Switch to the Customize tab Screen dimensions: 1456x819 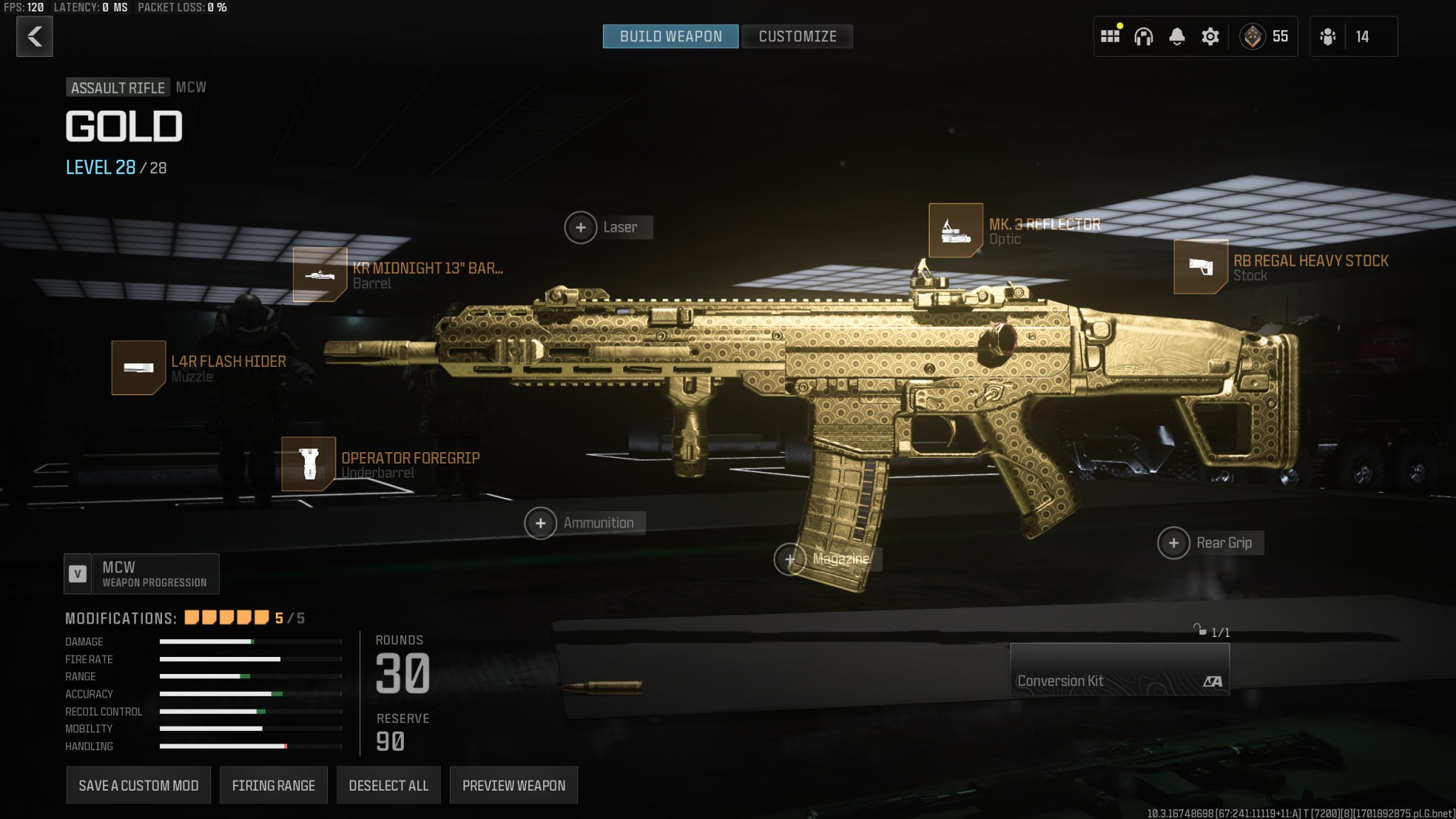click(796, 36)
